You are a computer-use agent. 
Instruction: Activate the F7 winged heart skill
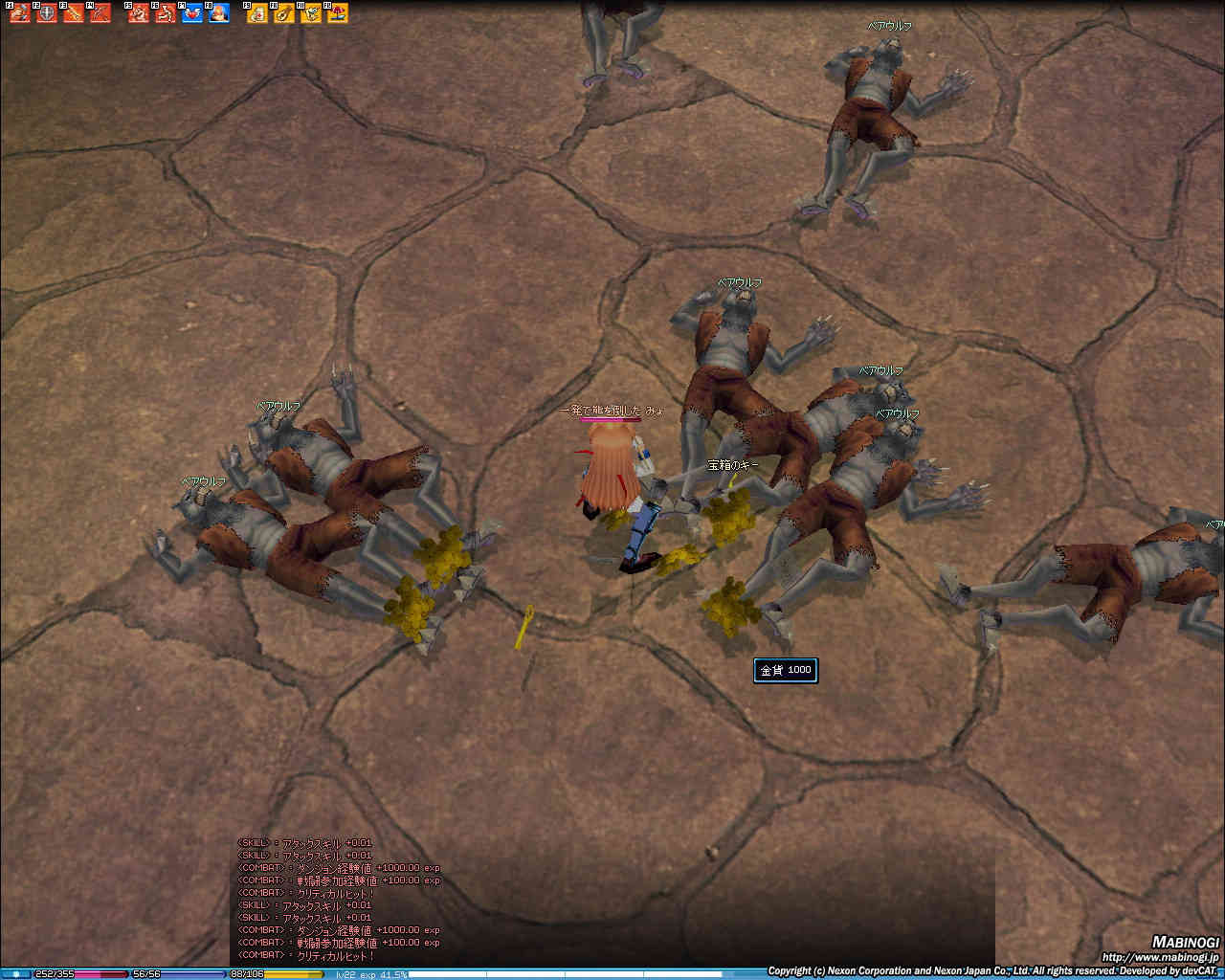[x=192, y=13]
